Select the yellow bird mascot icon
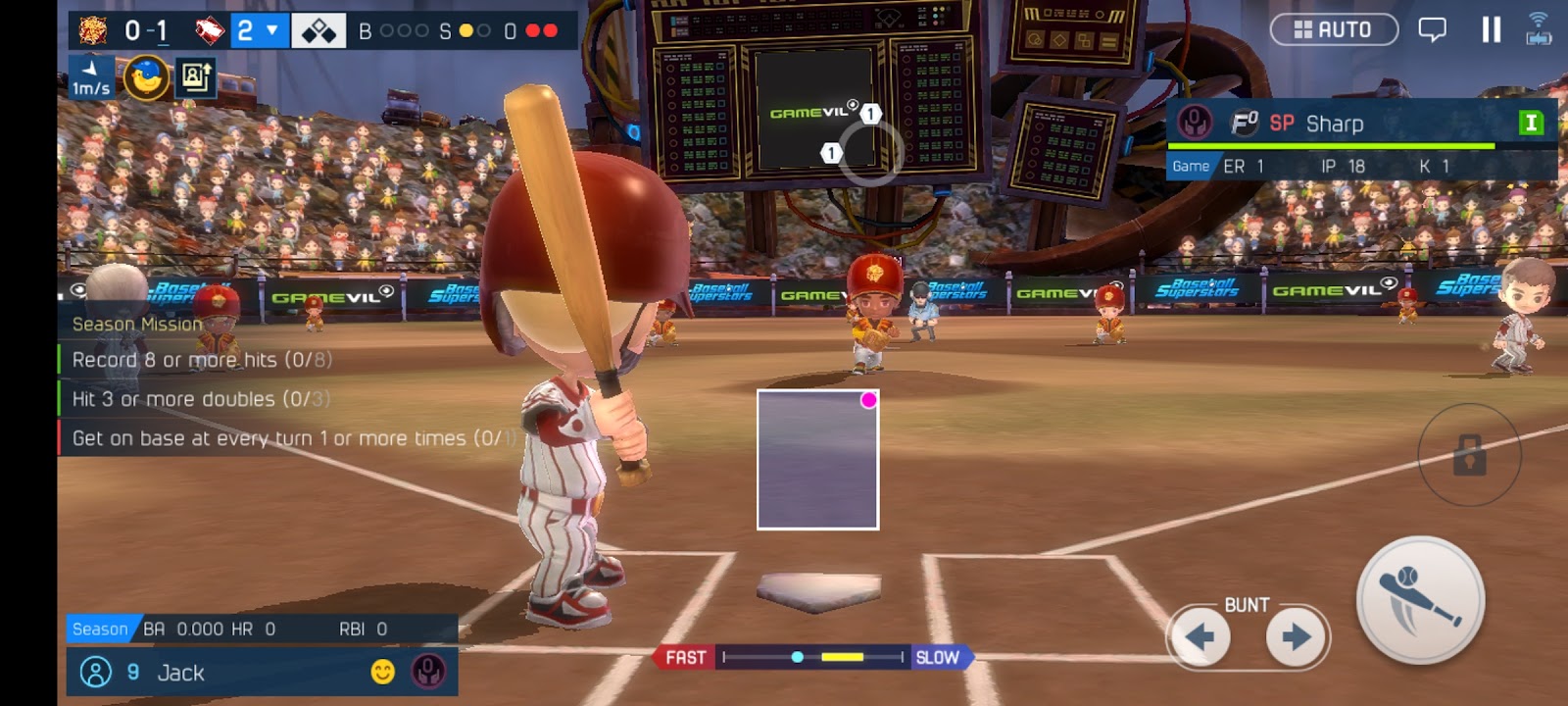Image resolution: width=1568 pixels, height=706 pixels. (x=146, y=77)
